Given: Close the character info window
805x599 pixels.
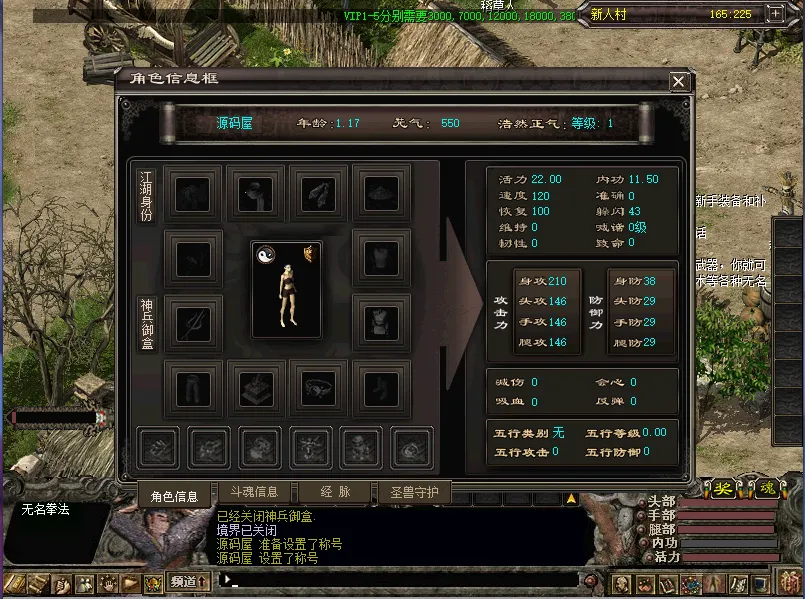Looking at the screenshot, I should tap(679, 81).
